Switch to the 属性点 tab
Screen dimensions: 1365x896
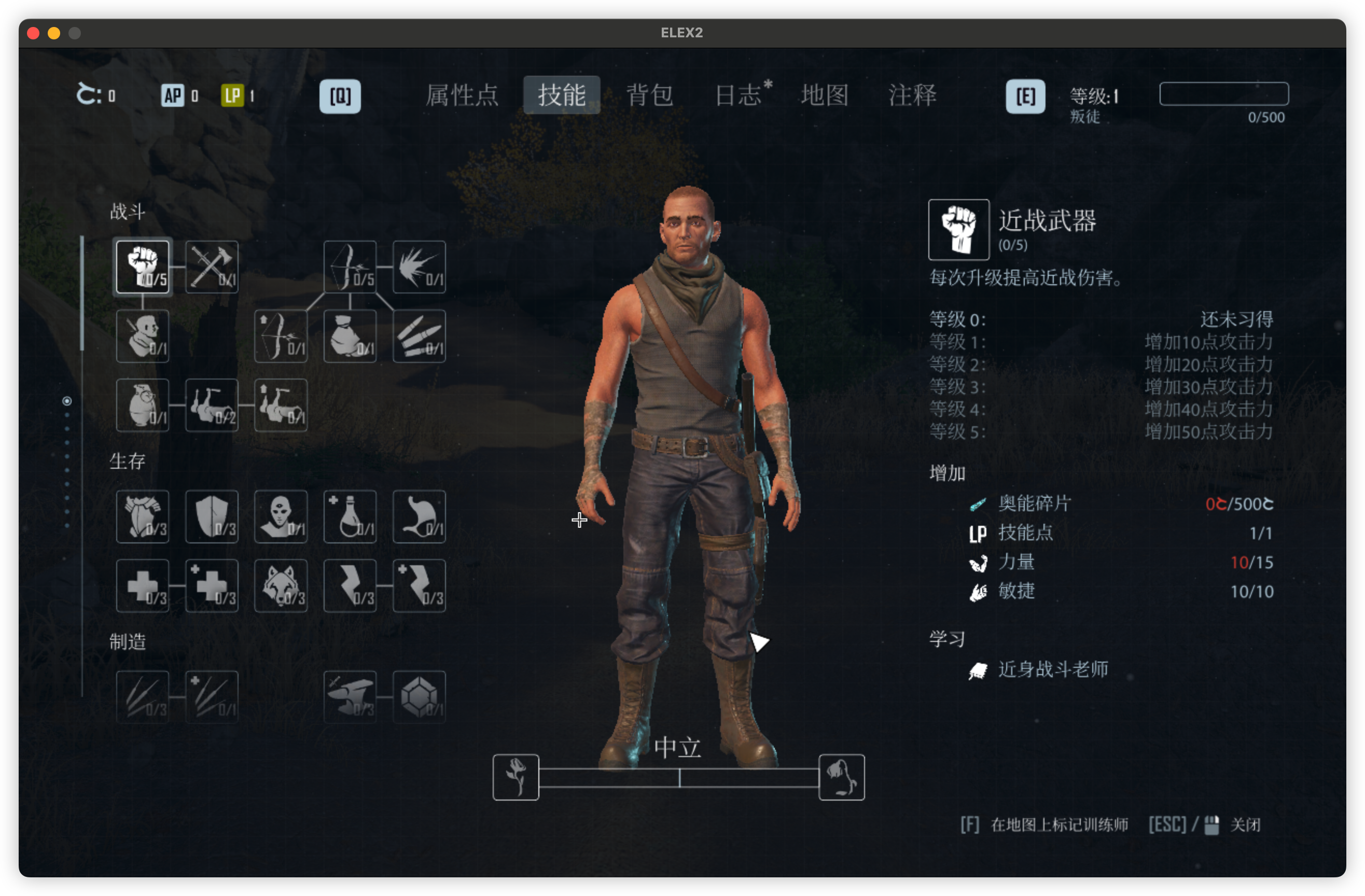462,95
